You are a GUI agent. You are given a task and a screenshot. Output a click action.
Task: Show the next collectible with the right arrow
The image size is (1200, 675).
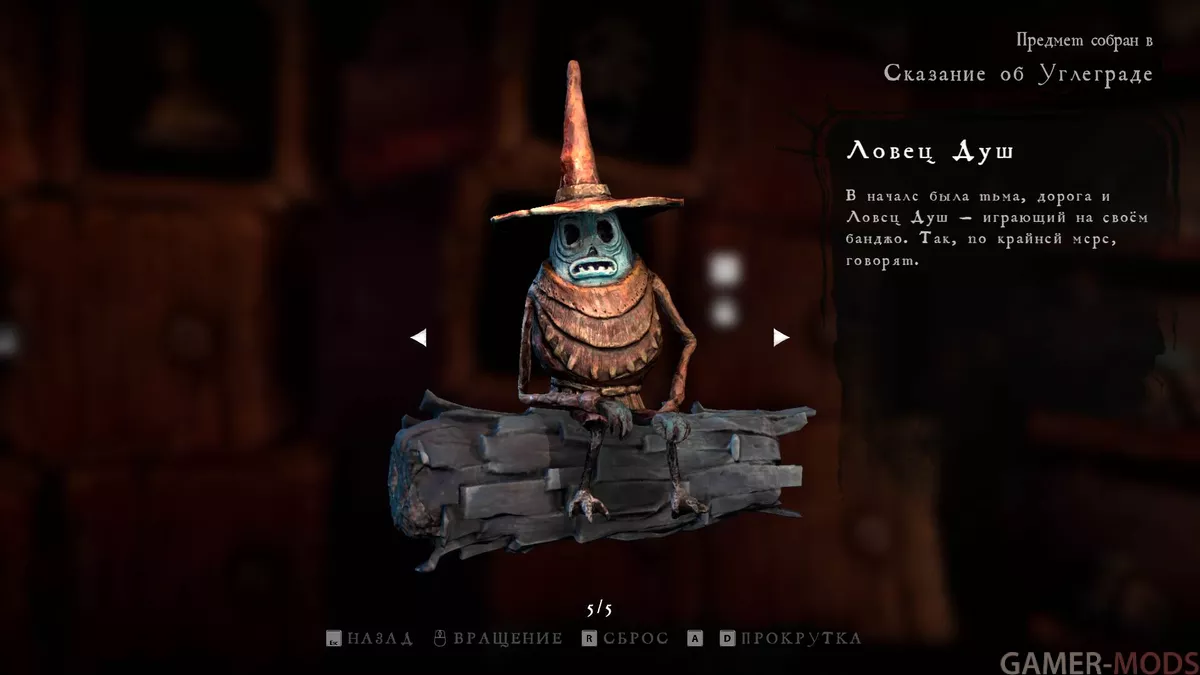(781, 338)
